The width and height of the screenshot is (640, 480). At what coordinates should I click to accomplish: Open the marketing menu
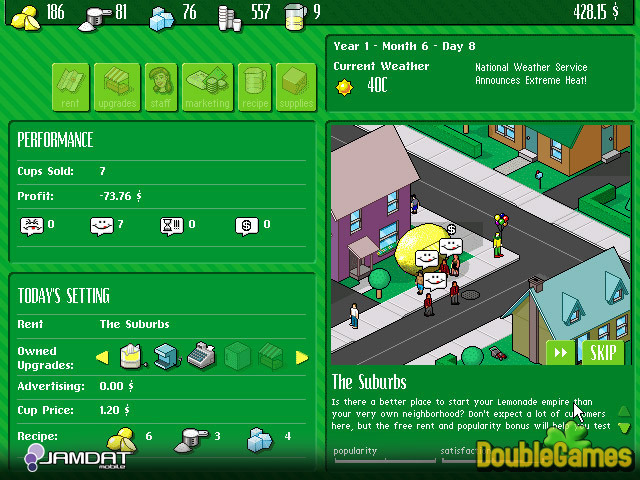[x=207, y=87]
